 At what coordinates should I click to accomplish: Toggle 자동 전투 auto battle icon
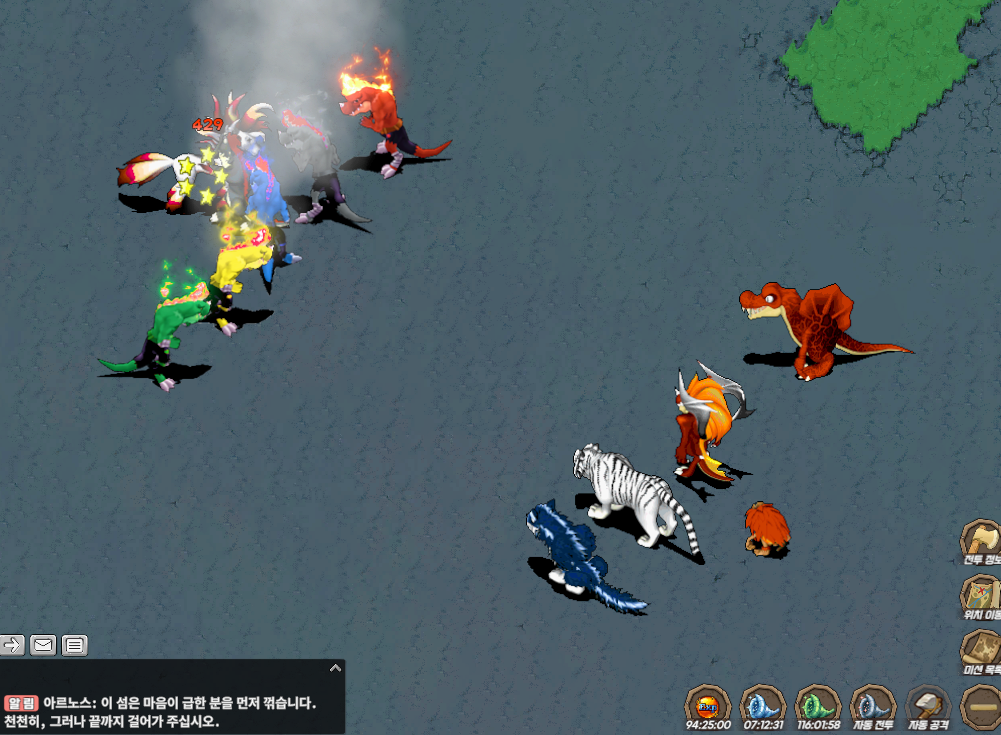[x=872, y=704]
